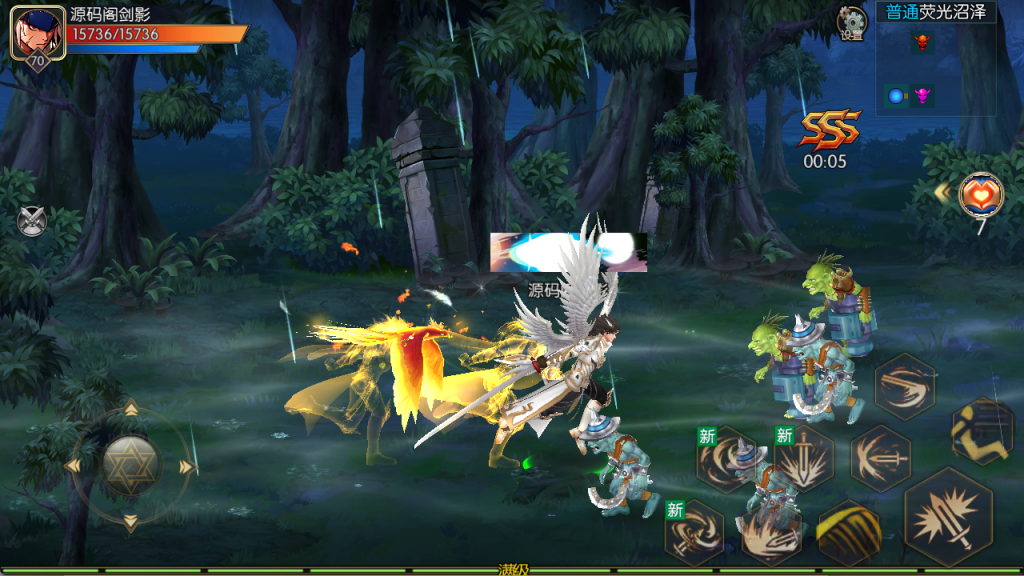Tap the virtual joystick center
The image size is (1024, 576).
click(130, 465)
